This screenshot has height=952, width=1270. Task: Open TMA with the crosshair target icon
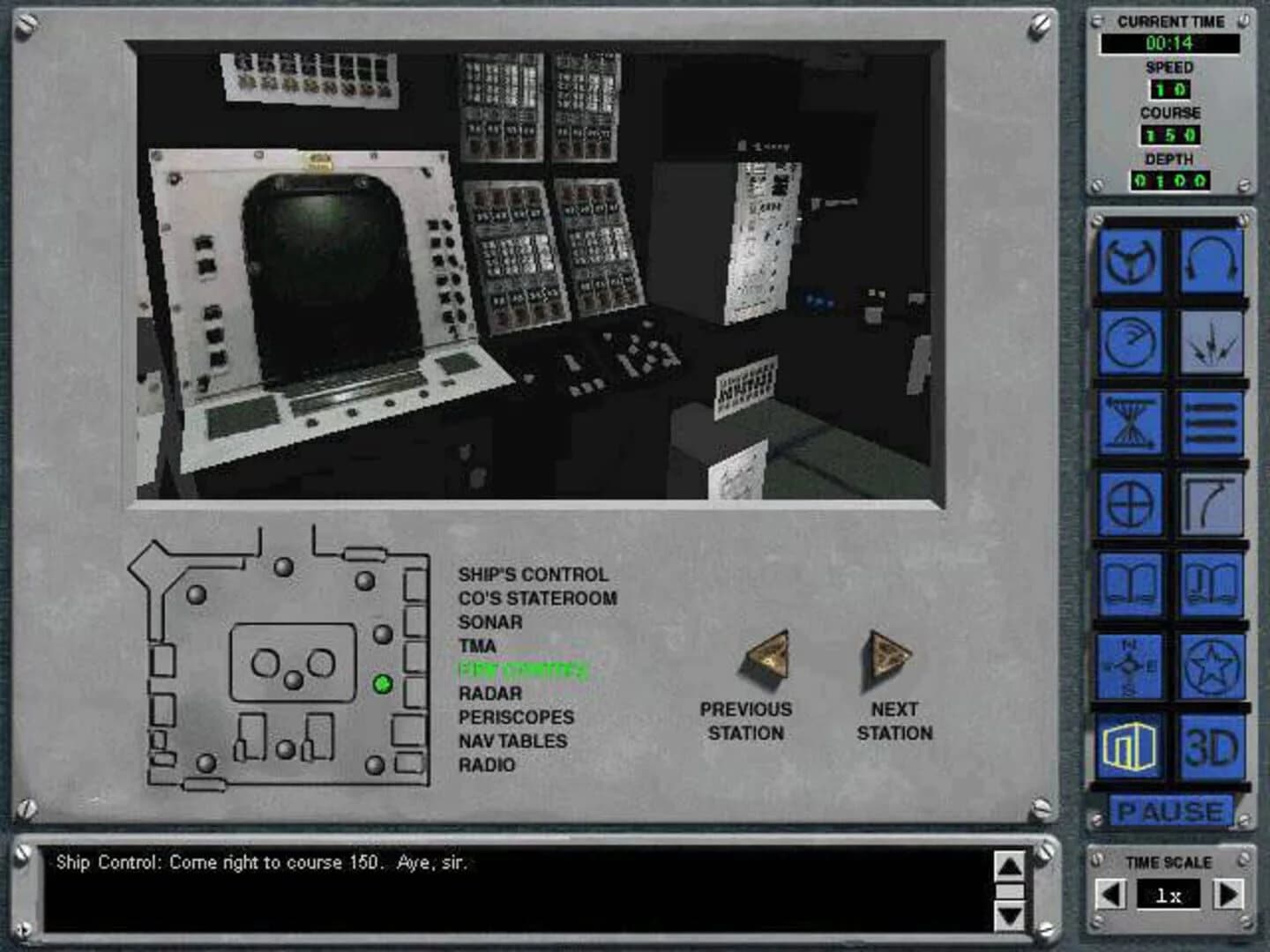point(1132,502)
